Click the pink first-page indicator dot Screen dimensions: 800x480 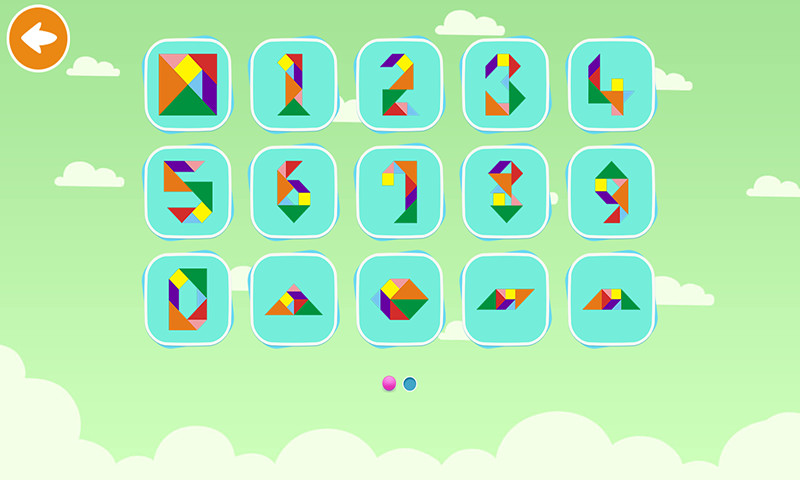(389, 383)
